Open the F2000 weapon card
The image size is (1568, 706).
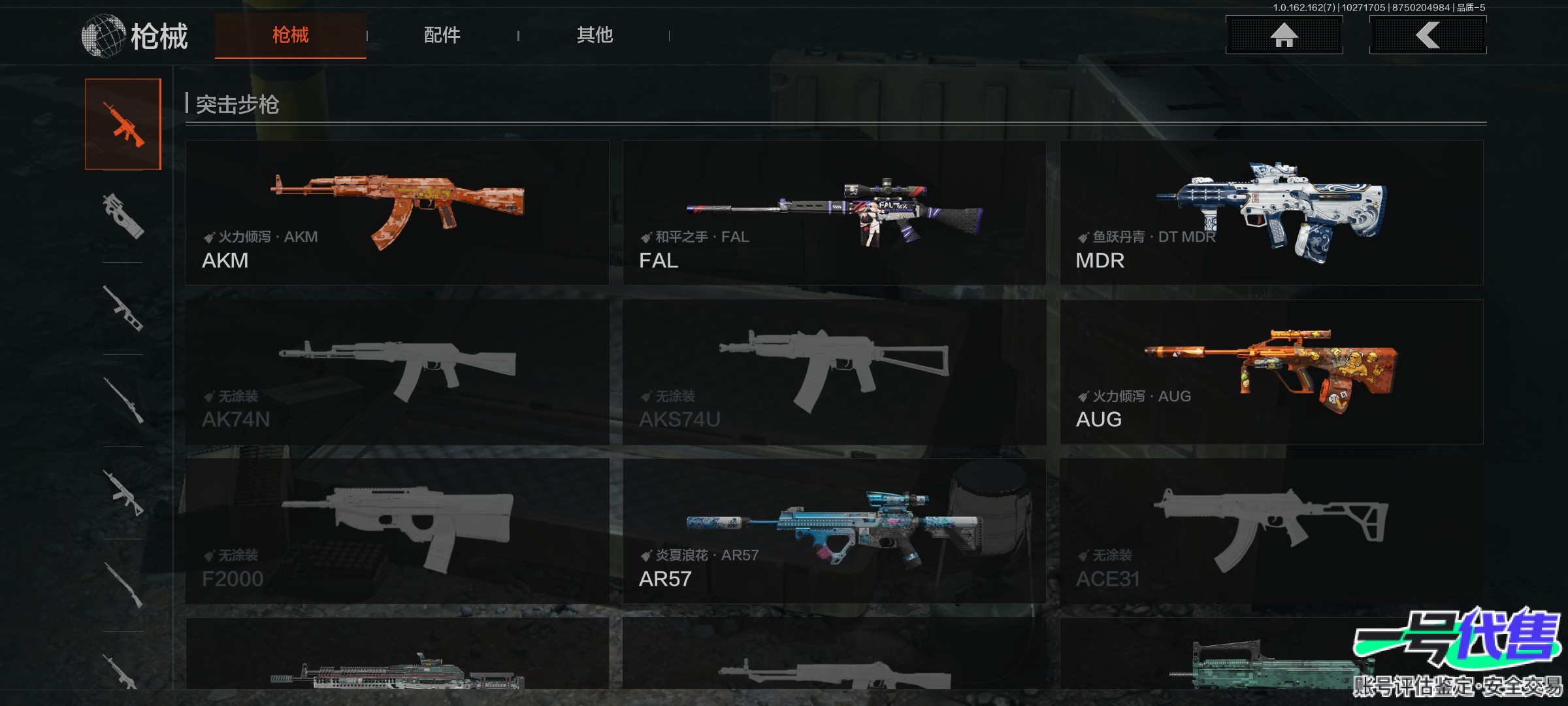pyautogui.click(x=397, y=531)
